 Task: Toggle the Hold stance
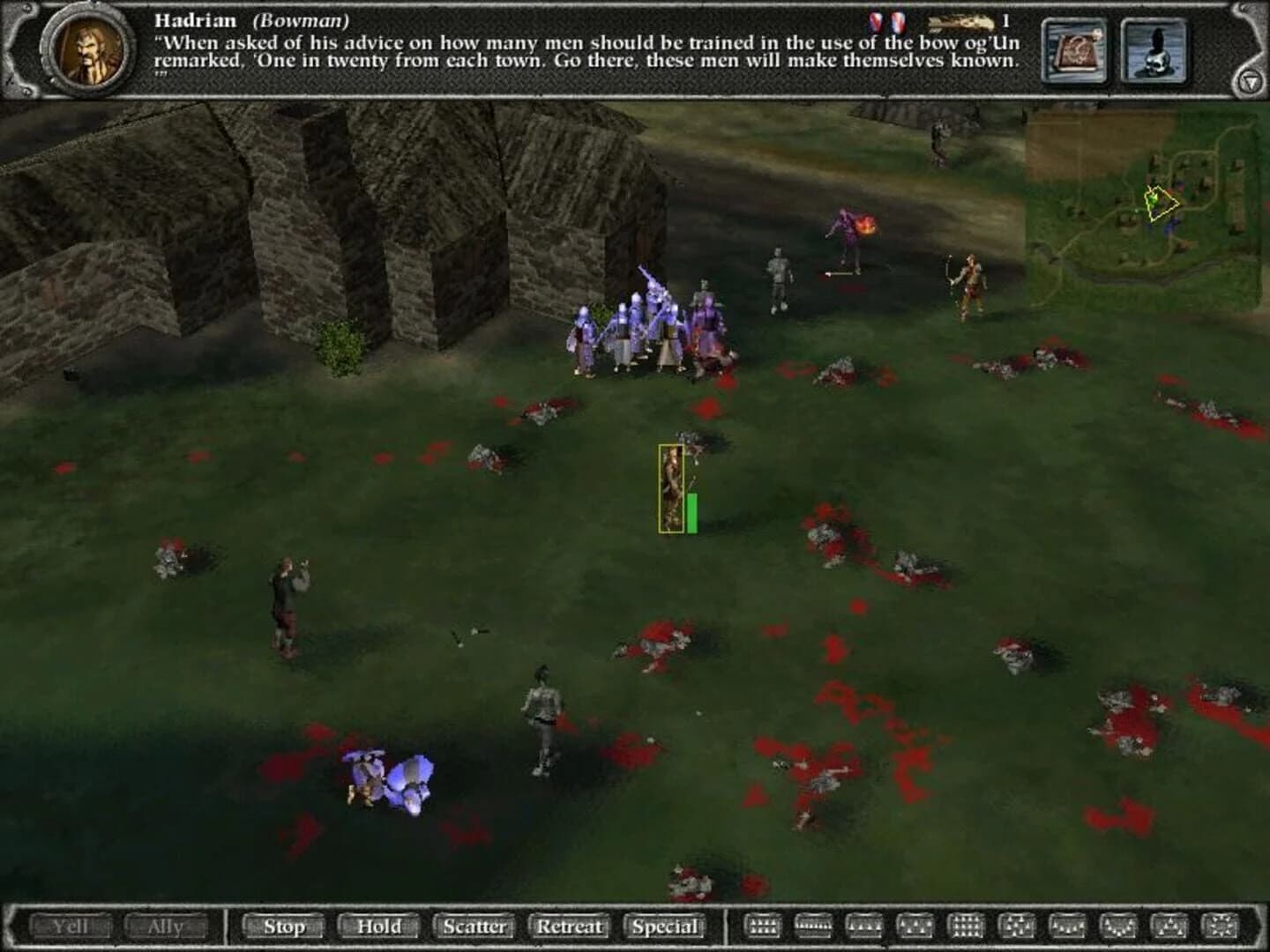pyautogui.click(x=378, y=927)
